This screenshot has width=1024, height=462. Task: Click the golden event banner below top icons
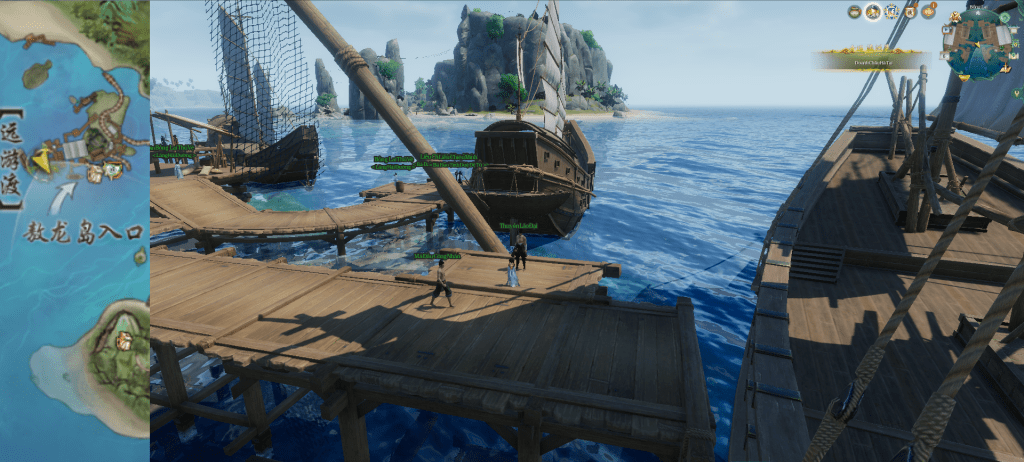point(866,61)
